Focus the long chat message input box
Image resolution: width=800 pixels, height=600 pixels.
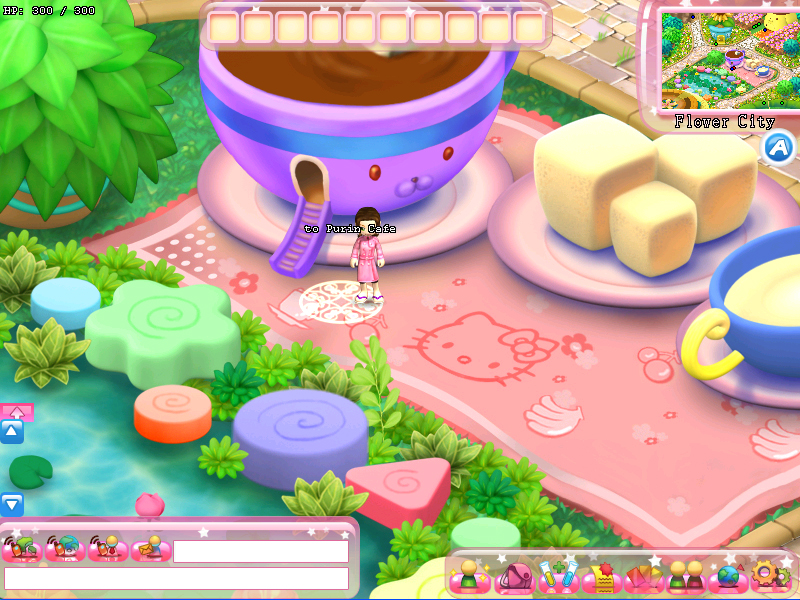pyautogui.click(x=176, y=578)
